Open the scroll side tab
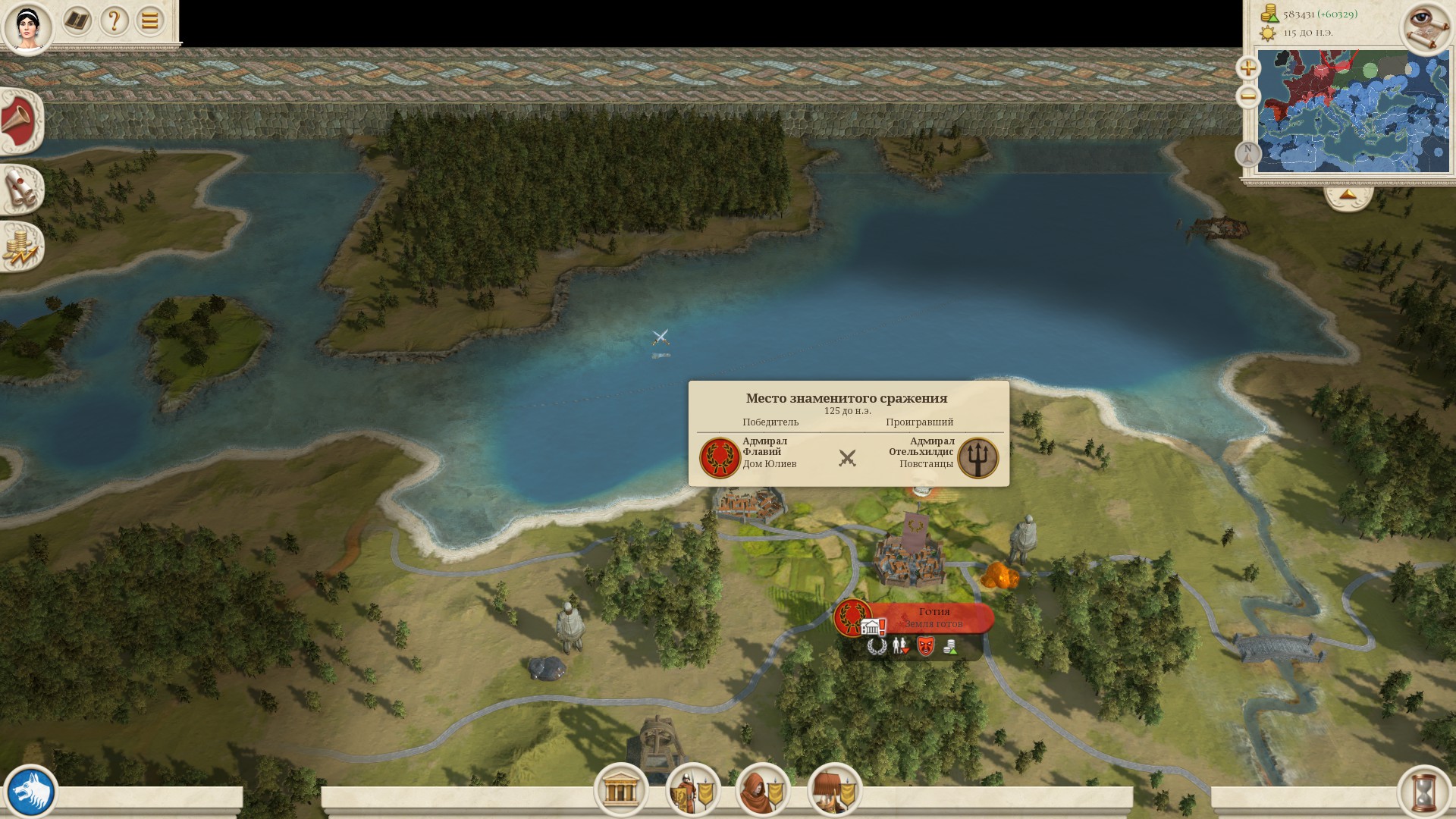 pyautogui.click(x=20, y=189)
